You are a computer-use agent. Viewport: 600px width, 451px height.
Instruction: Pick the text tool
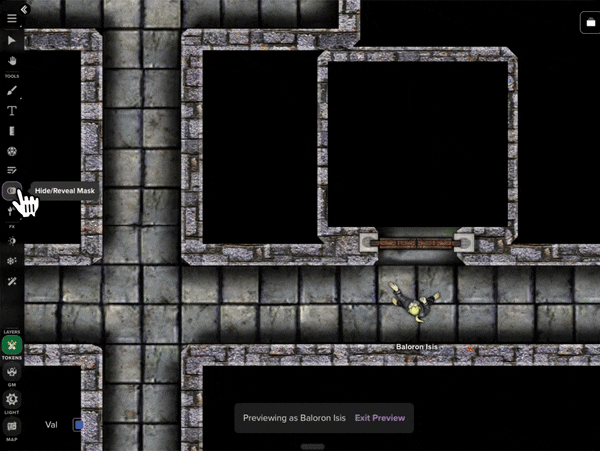(x=12, y=111)
